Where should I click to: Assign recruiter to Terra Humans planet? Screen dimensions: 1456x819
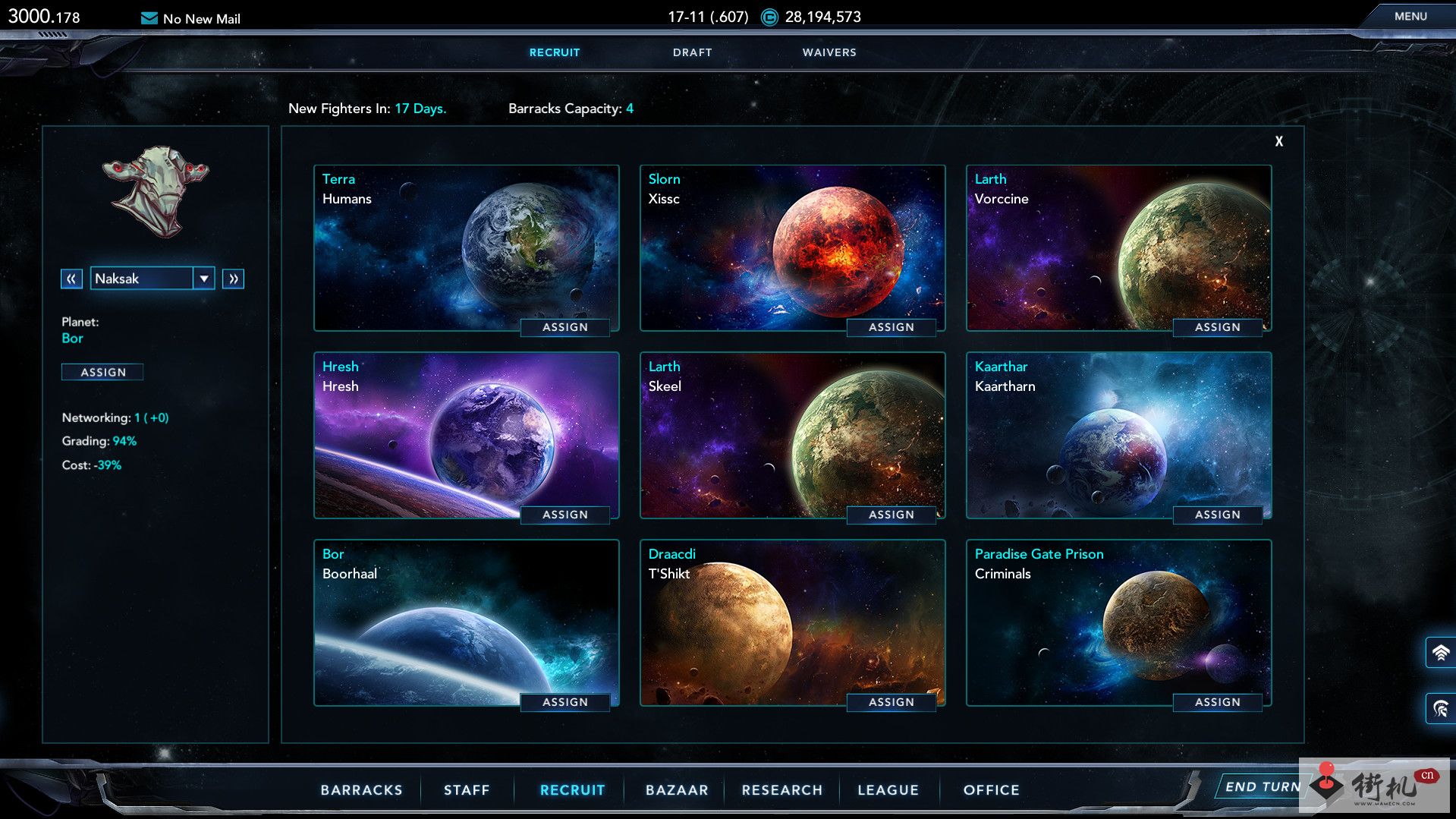tap(565, 327)
